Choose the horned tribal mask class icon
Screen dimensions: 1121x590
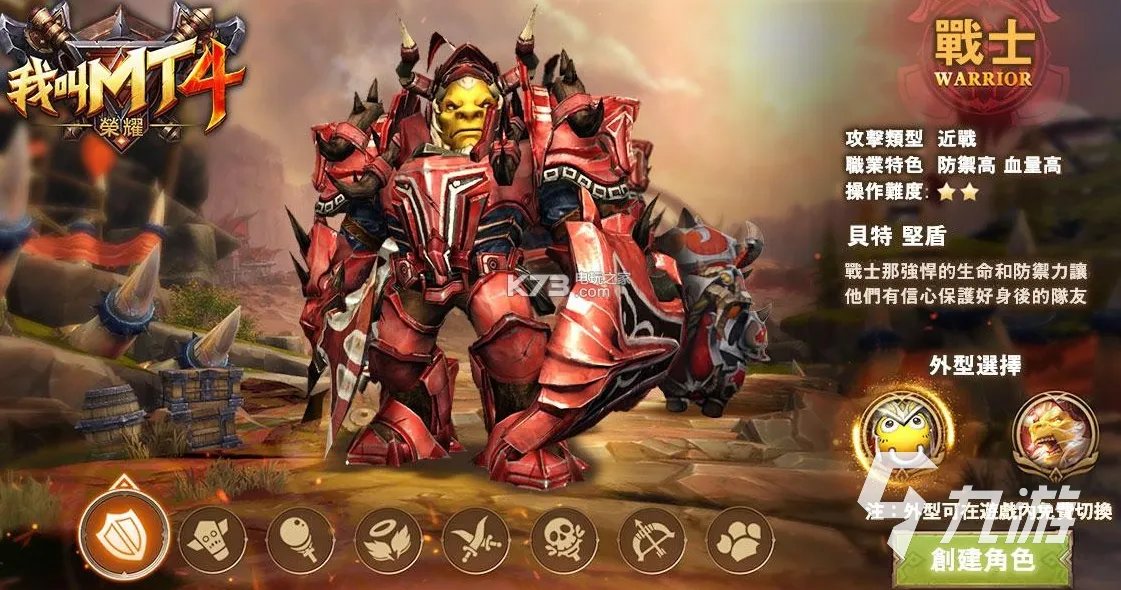click(212, 540)
